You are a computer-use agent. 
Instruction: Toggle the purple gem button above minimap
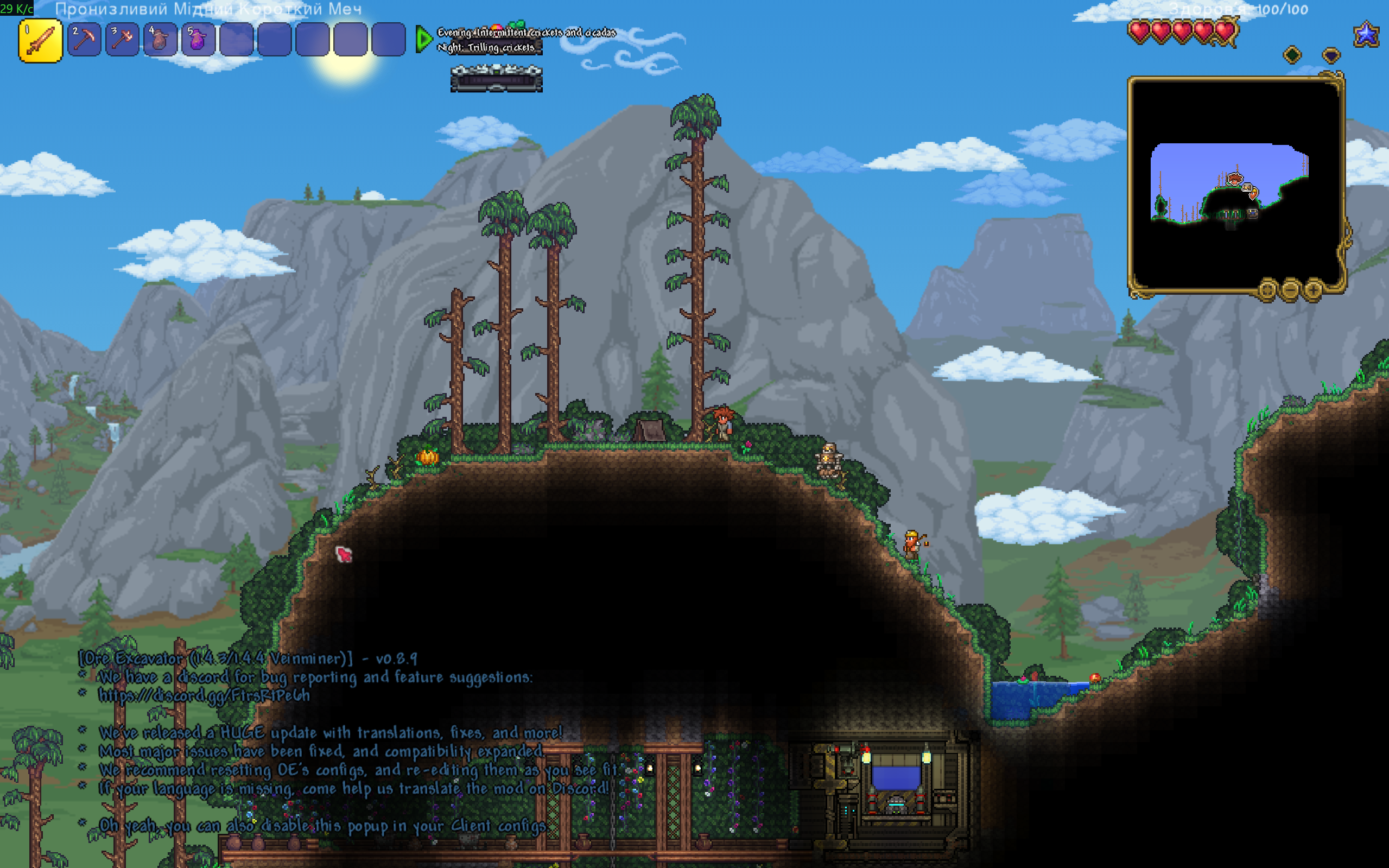click(x=1331, y=55)
